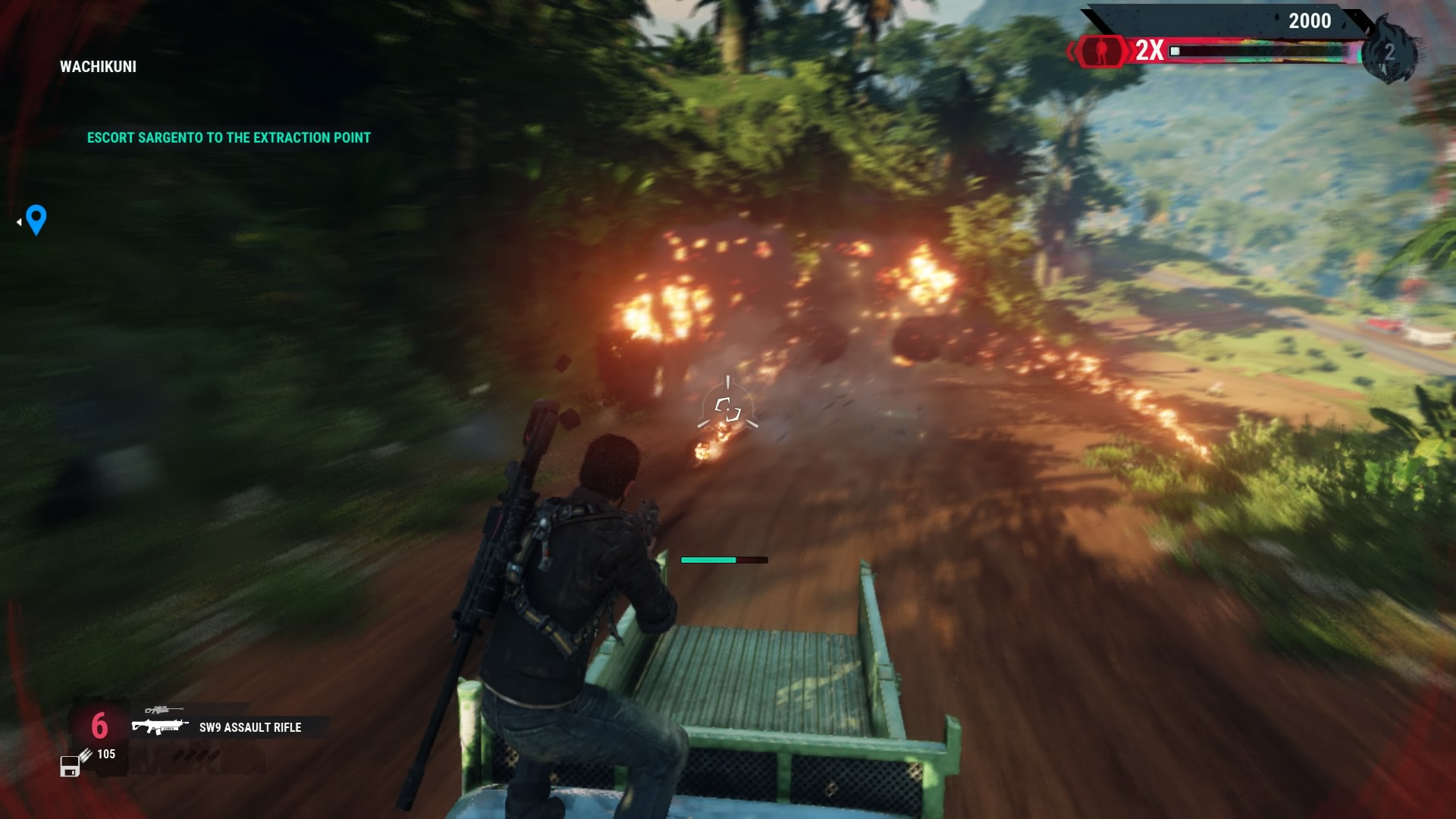1456x819 pixels.
Task: Click the chaos level flame badge
Action: coord(1389,52)
